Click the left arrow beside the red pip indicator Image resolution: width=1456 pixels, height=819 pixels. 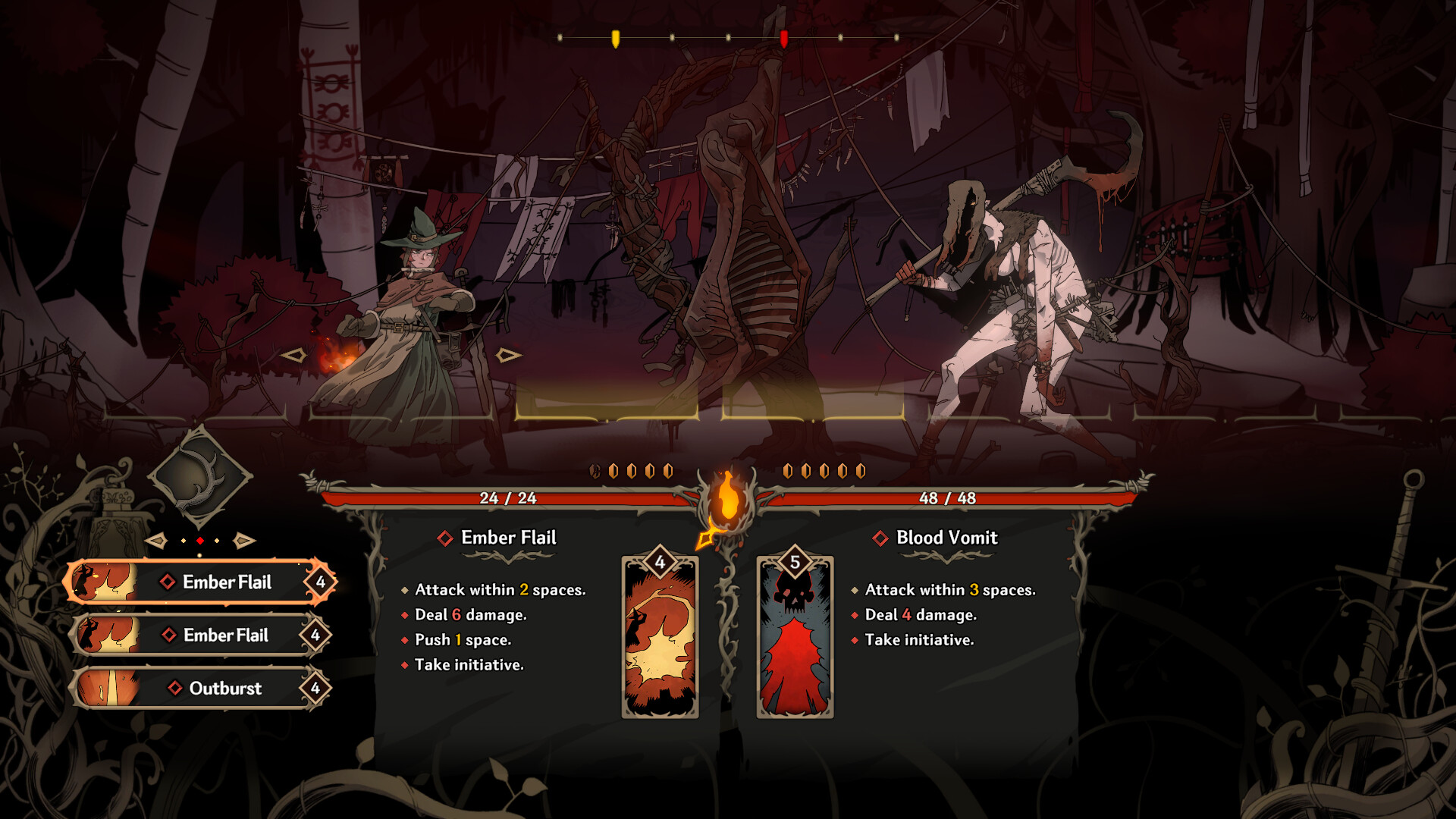158,541
